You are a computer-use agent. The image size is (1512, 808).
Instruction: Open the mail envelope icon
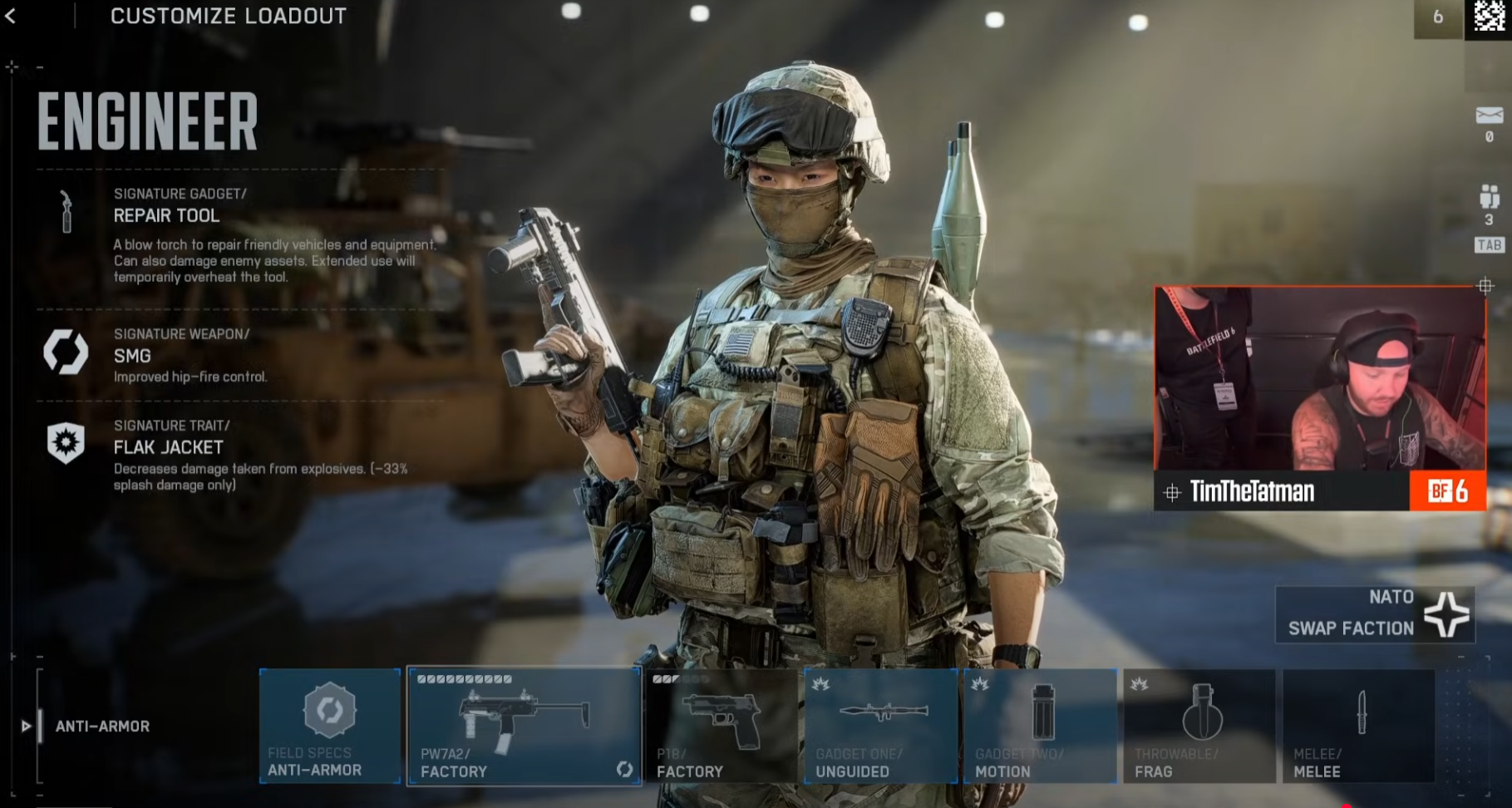(x=1489, y=116)
